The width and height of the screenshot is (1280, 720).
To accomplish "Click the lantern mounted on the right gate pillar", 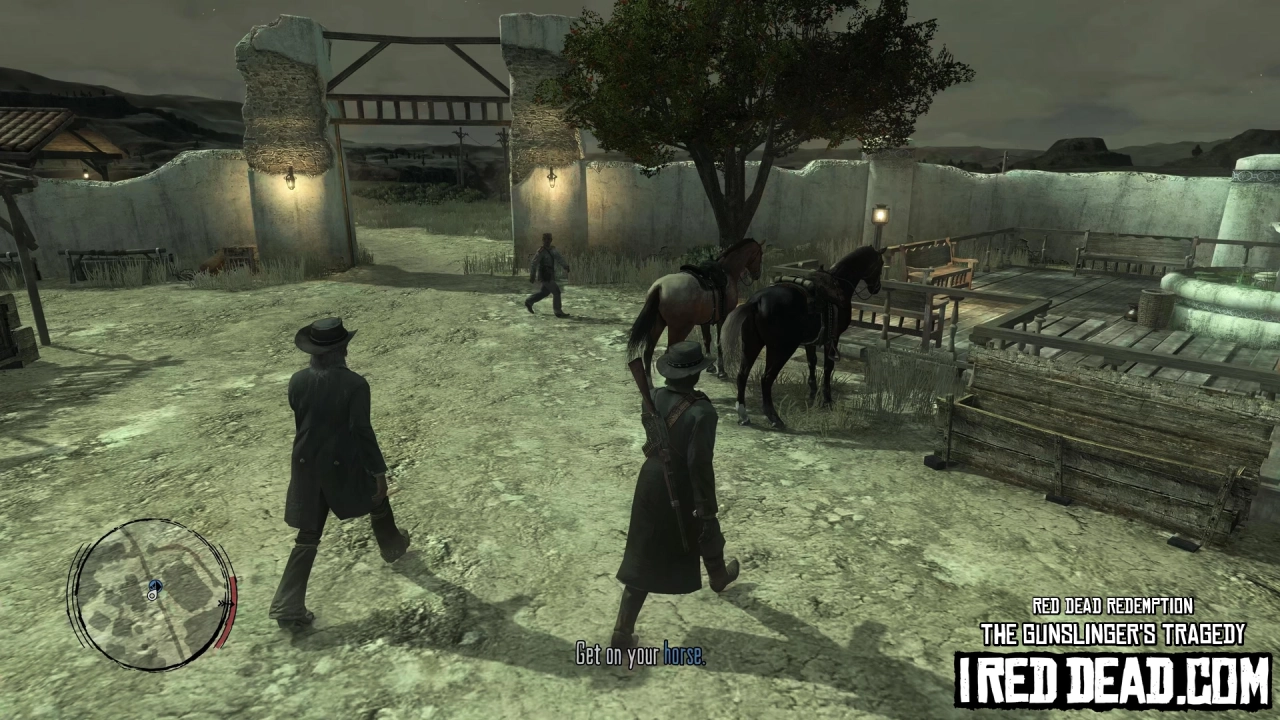I will pos(553,178).
